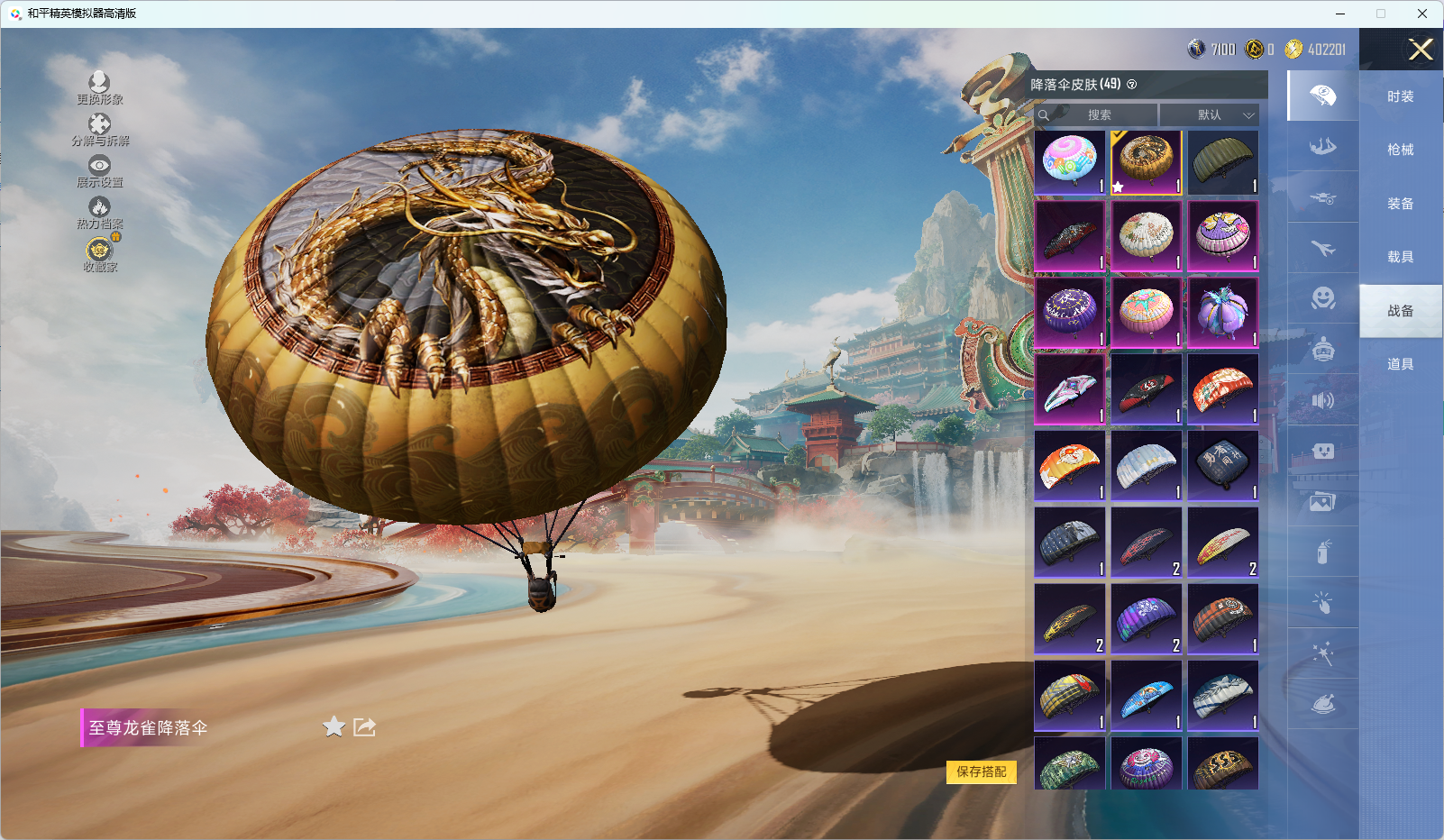Open 展示设置 display settings
Viewport: 1444px width, 840px height.
[x=99, y=170]
